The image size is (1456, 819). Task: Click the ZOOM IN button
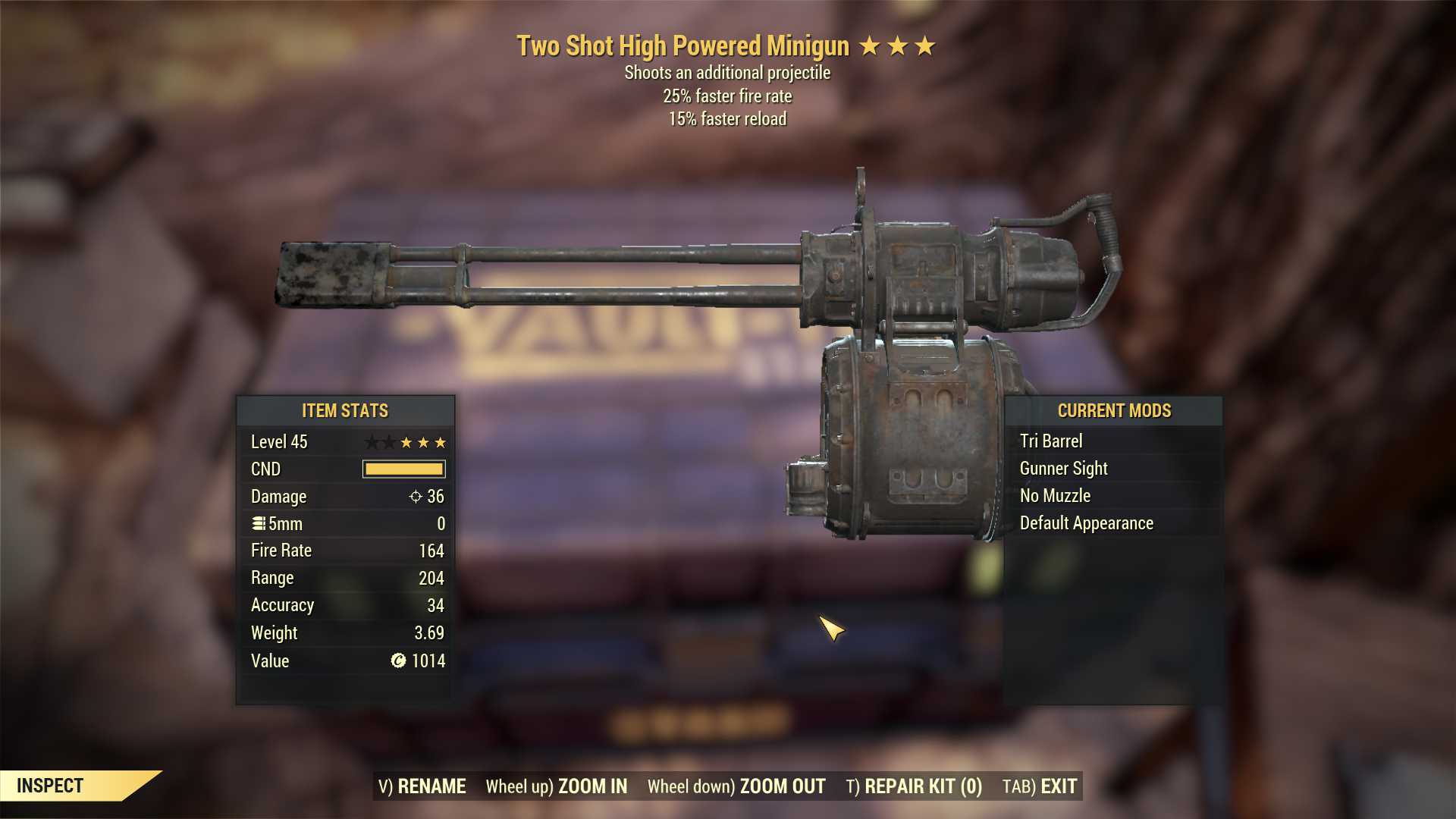coord(557,786)
